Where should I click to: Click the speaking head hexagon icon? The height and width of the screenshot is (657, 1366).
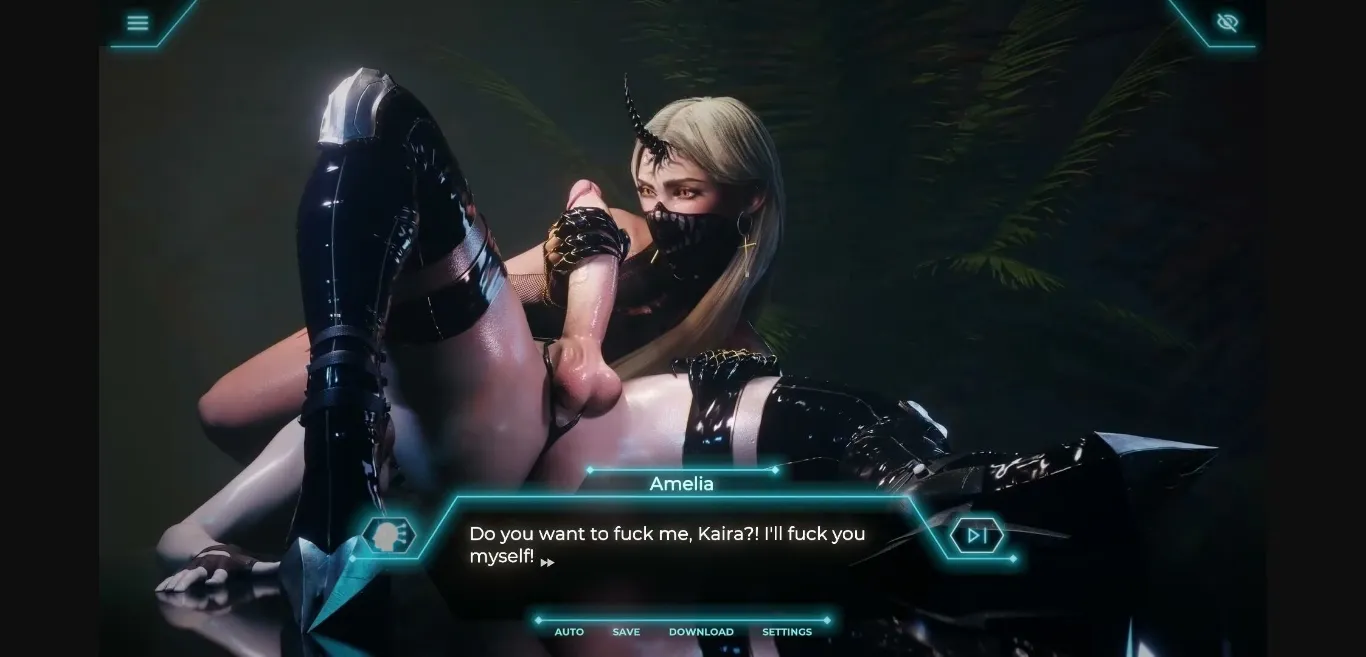click(388, 536)
